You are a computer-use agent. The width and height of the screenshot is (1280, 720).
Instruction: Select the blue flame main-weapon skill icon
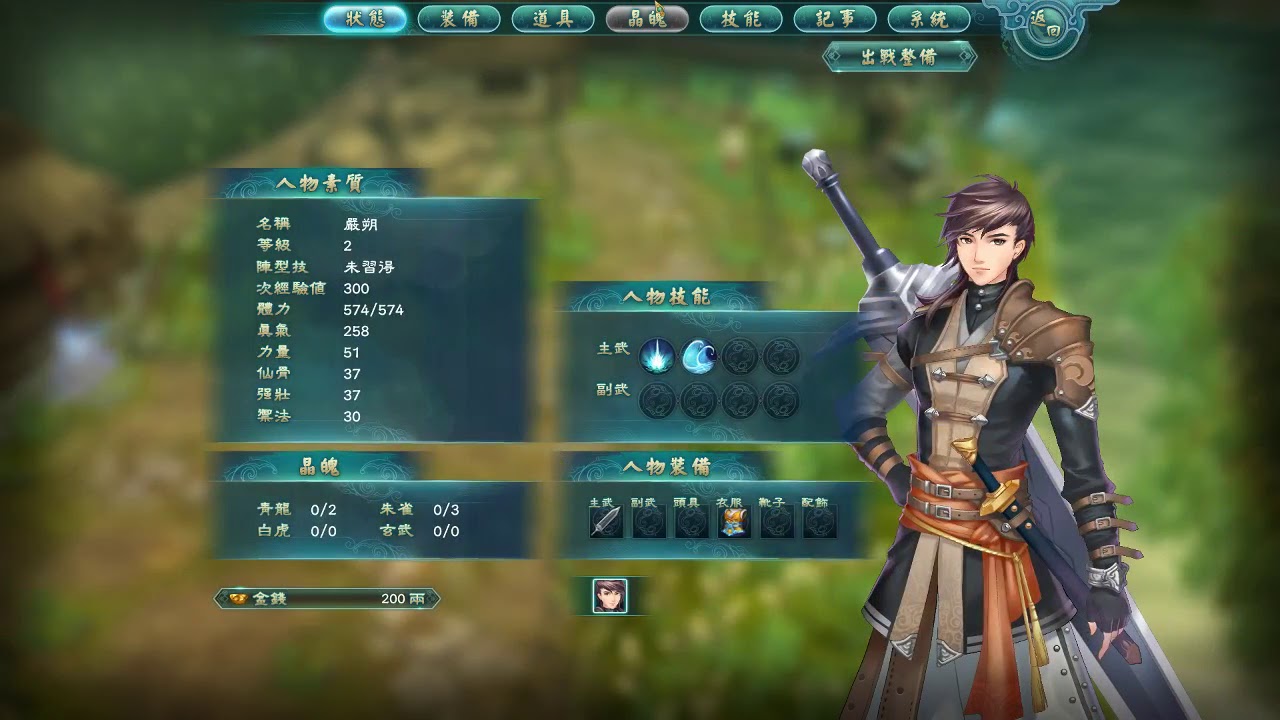tap(657, 356)
